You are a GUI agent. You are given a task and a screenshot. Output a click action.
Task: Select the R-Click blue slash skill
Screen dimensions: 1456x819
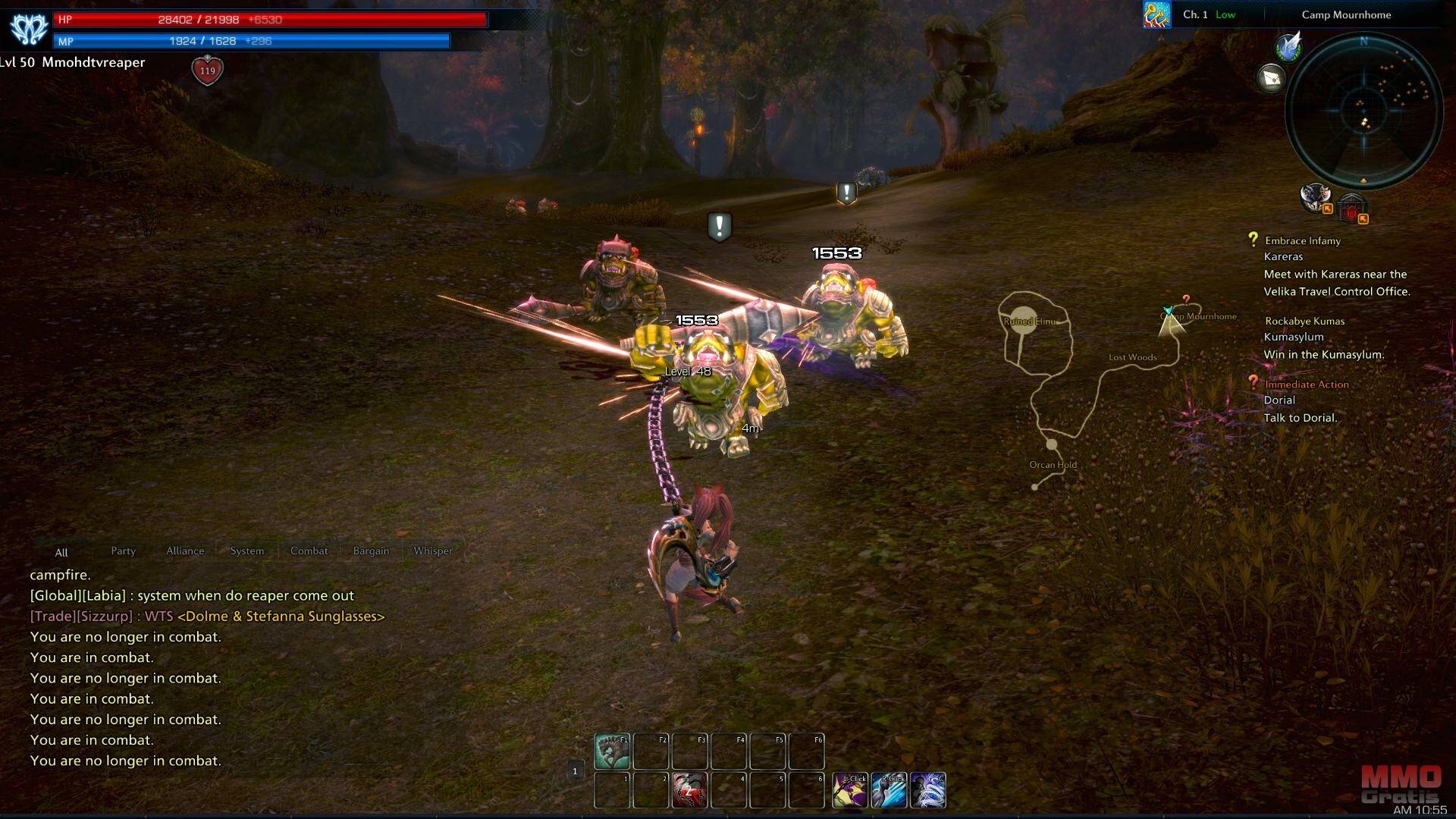pyautogui.click(x=889, y=790)
